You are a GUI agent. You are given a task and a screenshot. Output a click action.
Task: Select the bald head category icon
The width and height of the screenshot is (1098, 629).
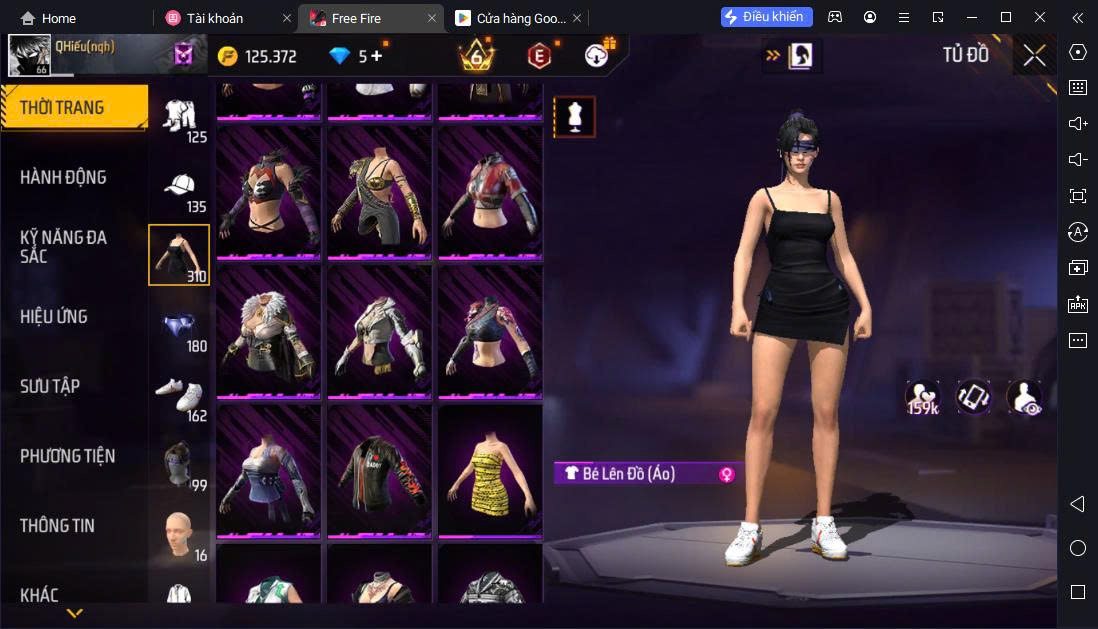point(179,535)
